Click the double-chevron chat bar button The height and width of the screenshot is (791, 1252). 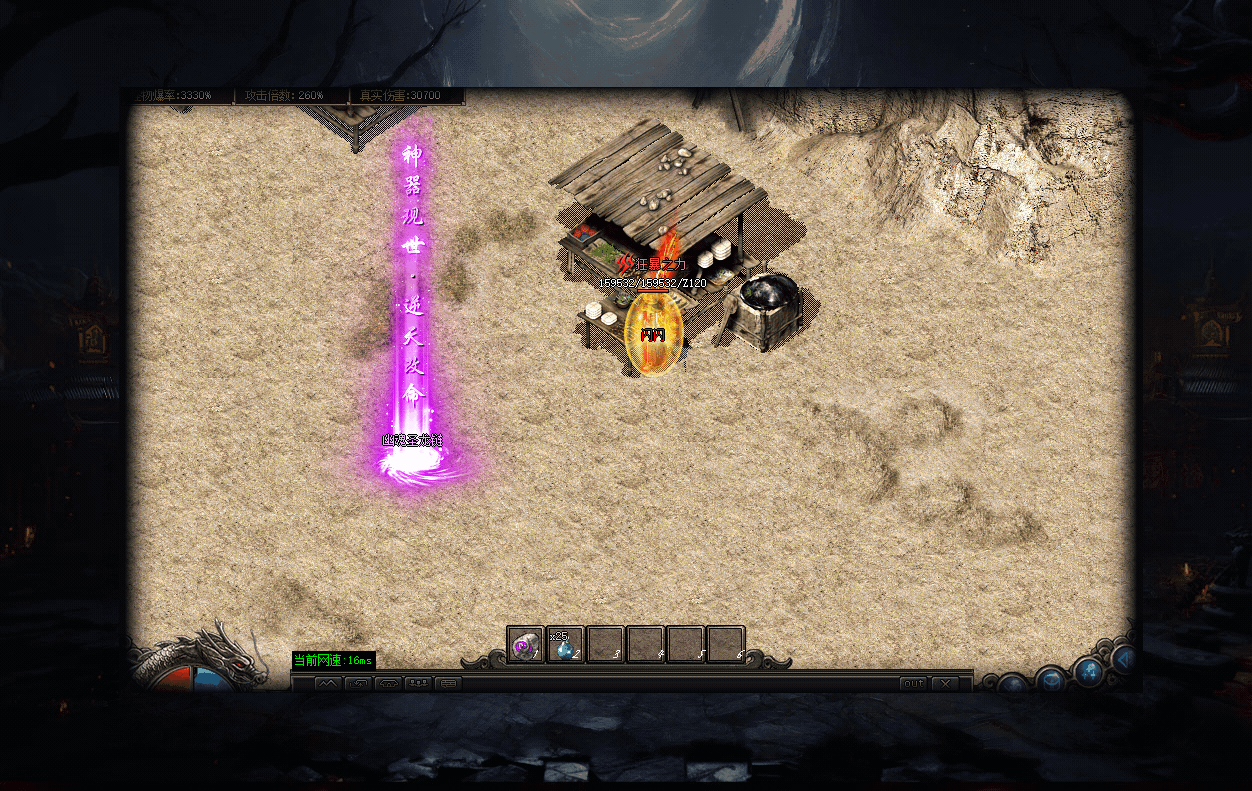[328, 684]
